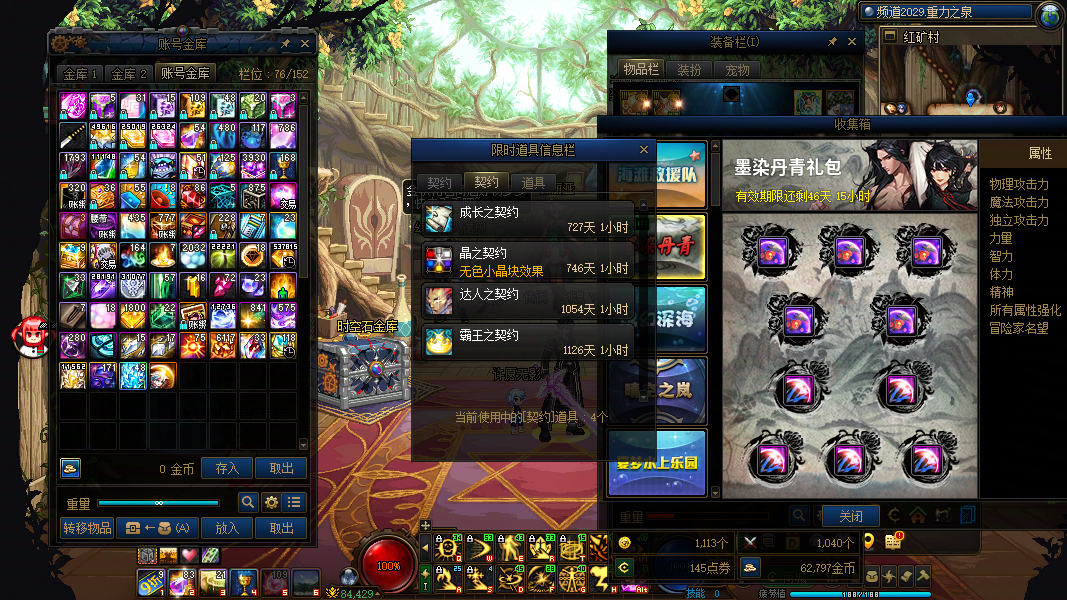Close the 限时道具信息栏 popup
The width and height of the screenshot is (1067, 600).
(644, 150)
